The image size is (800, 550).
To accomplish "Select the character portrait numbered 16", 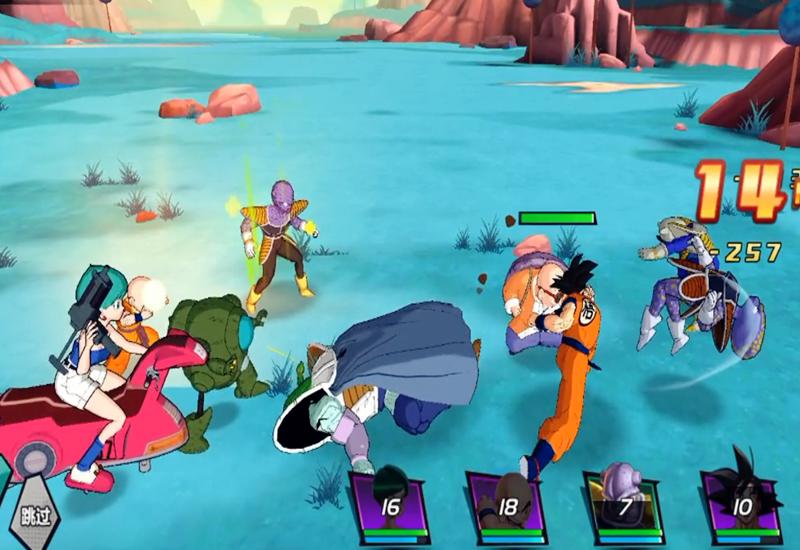I will tap(387, 503).
